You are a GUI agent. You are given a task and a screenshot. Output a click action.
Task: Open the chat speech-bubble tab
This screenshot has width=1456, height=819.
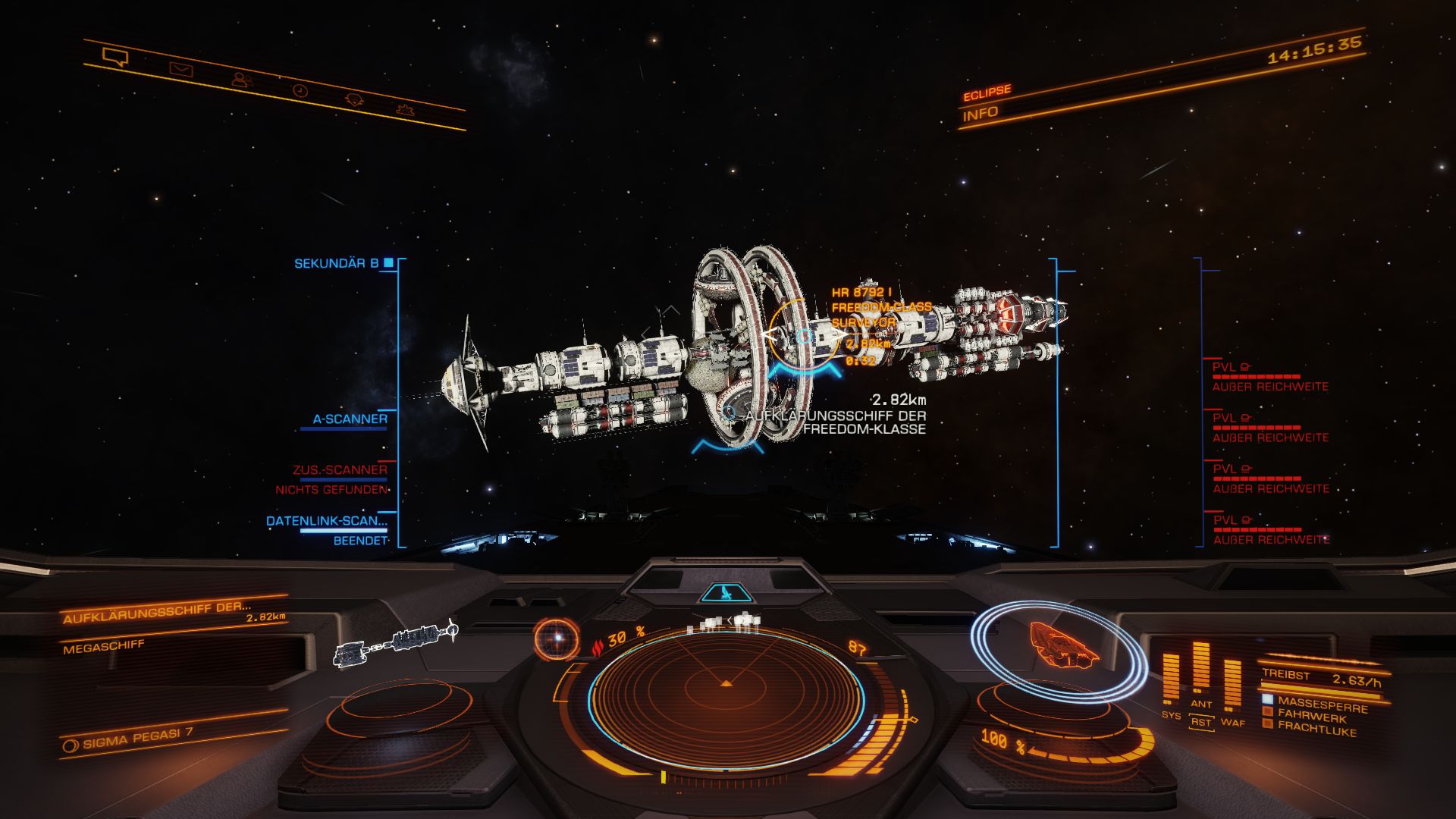[x=115, y=57]
